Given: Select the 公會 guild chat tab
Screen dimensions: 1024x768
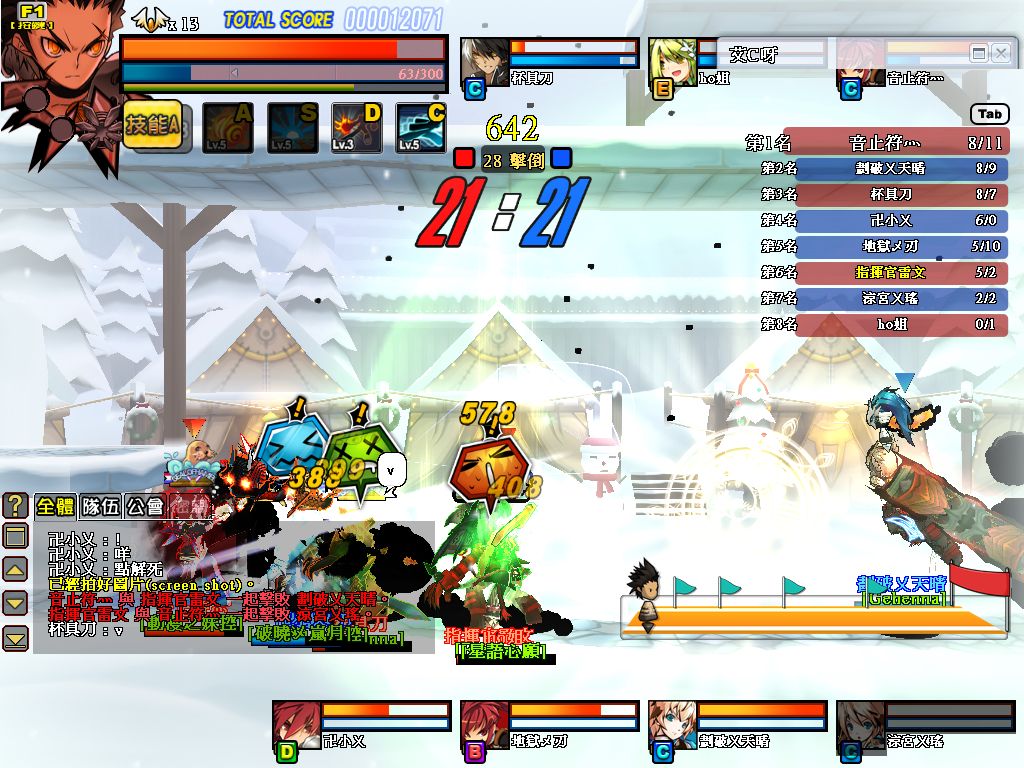Looking at the screenshot, I should click(144, 506).
